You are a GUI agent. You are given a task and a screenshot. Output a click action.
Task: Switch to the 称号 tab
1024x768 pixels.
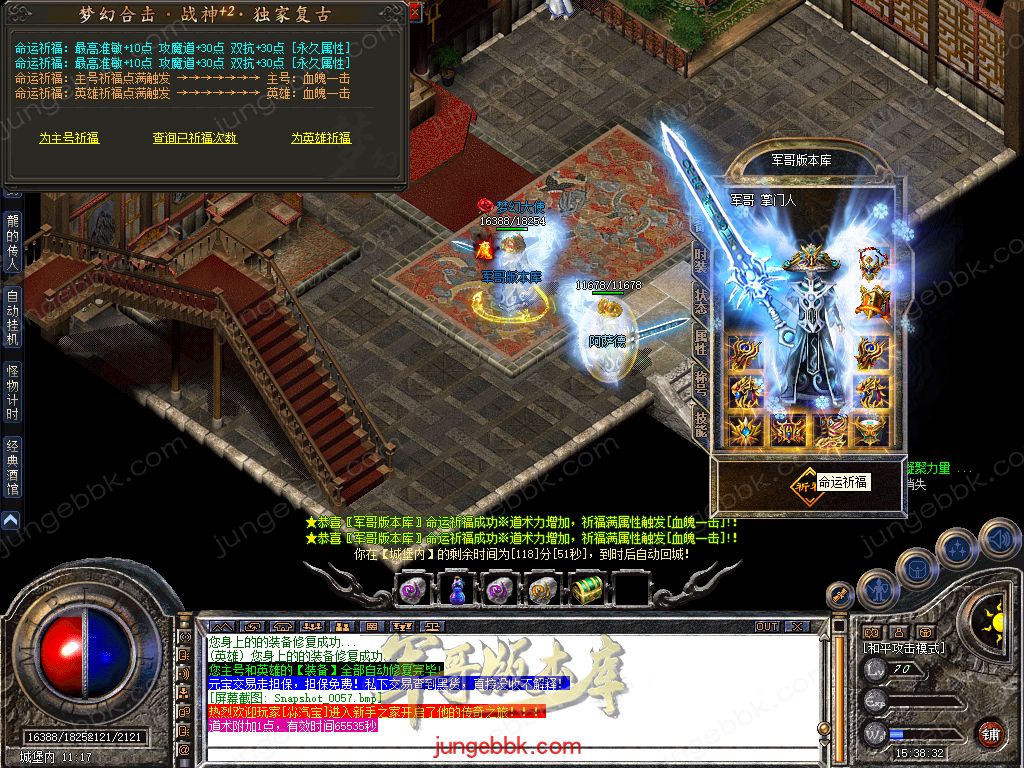click(701, 384)
